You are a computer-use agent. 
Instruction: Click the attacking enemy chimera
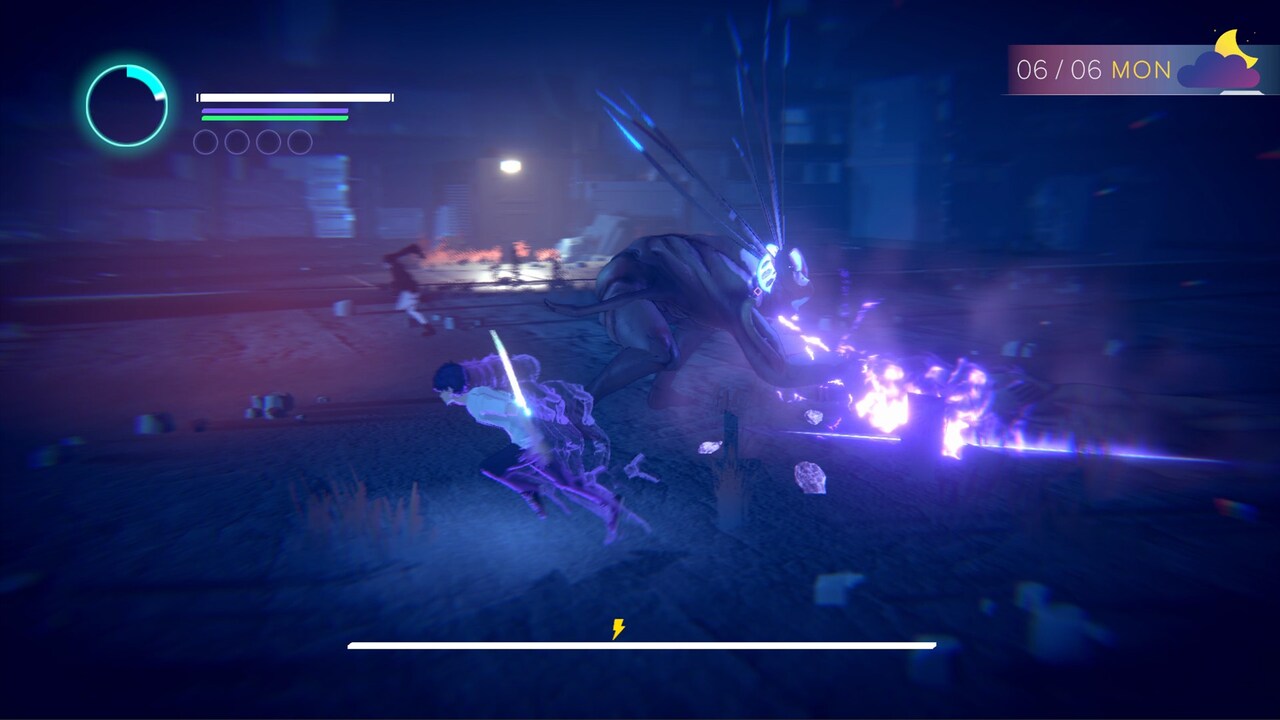coord(700,300)
